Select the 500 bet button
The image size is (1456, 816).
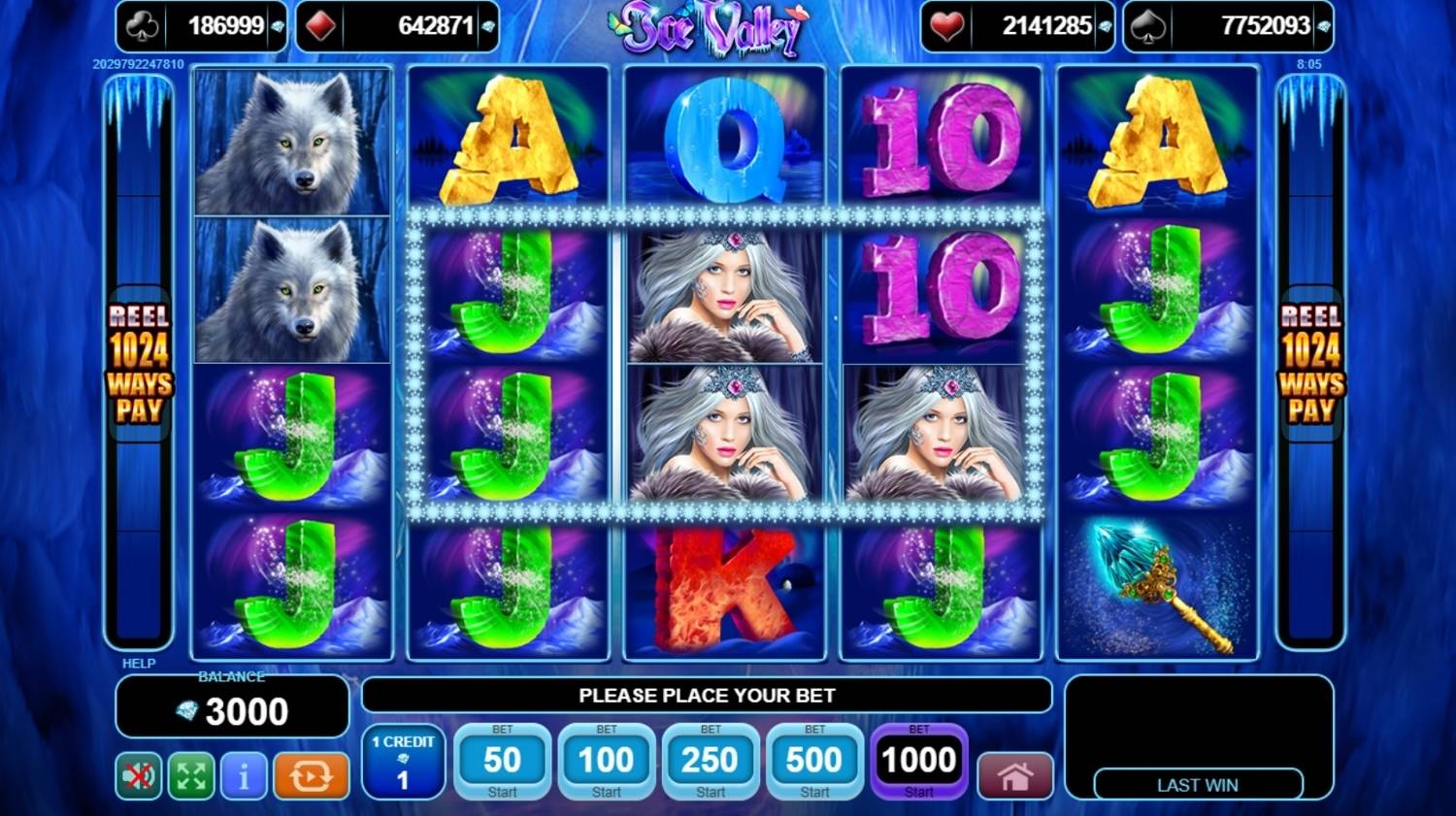coord(814,762)
